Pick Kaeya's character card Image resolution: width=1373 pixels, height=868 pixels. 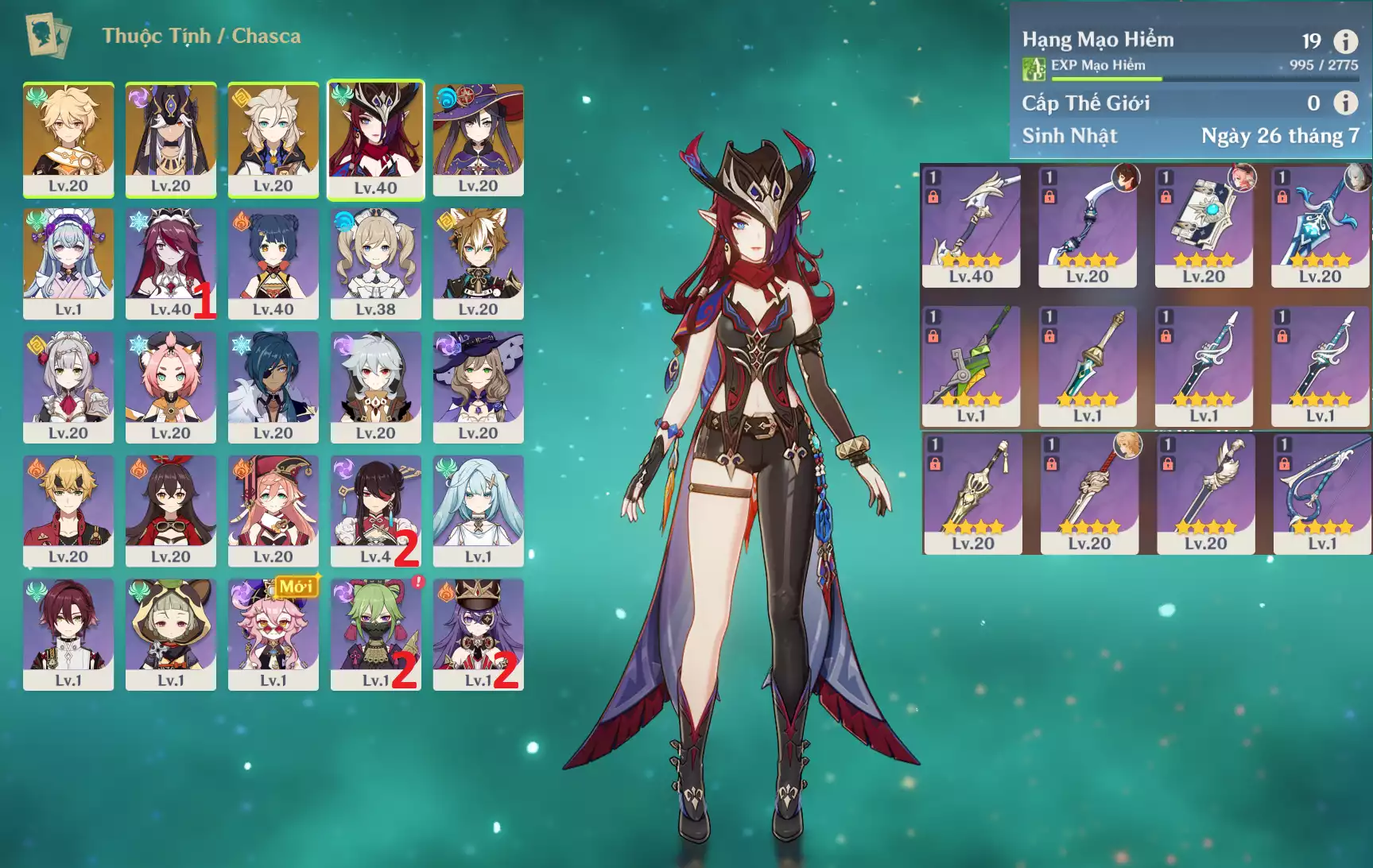(x=273, y=386)
